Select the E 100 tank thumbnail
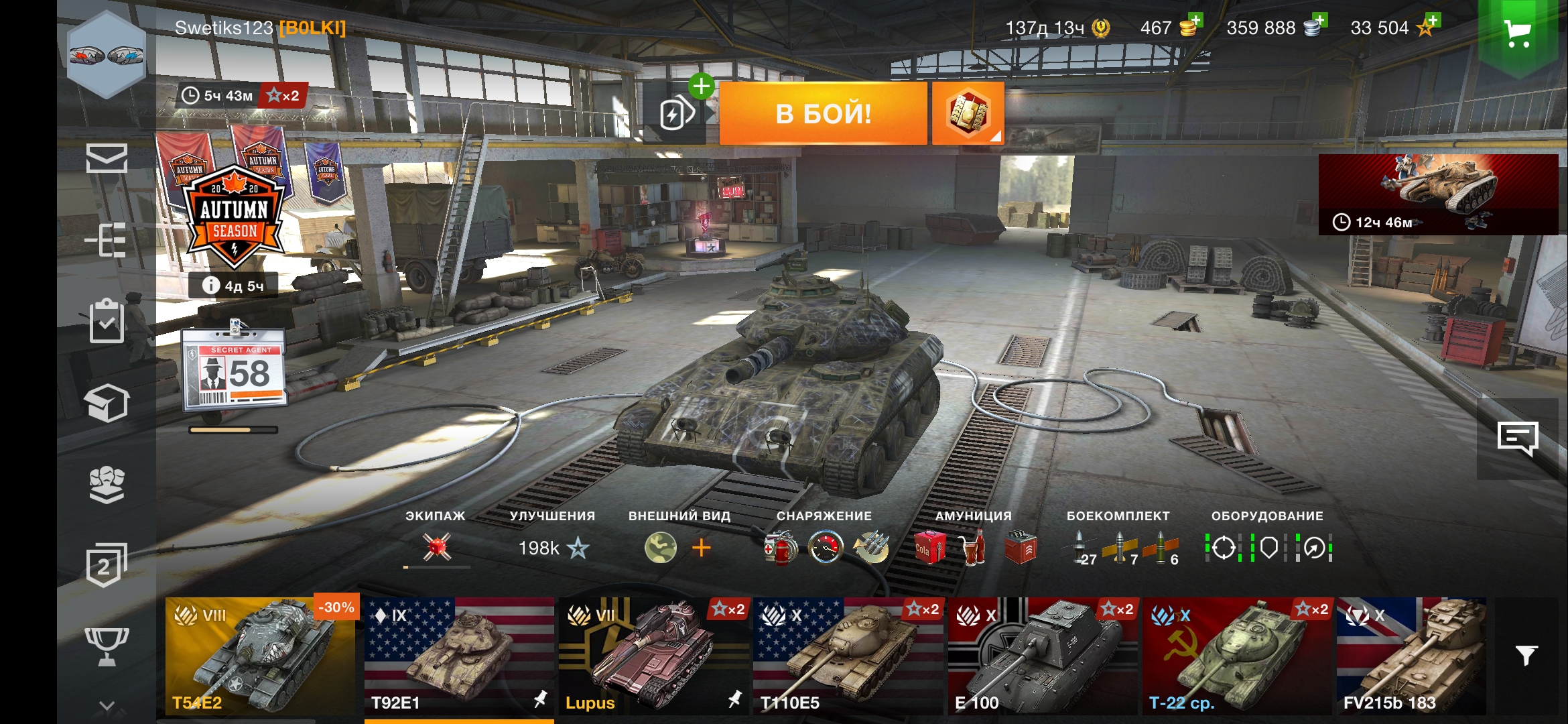 point(1042,656)
